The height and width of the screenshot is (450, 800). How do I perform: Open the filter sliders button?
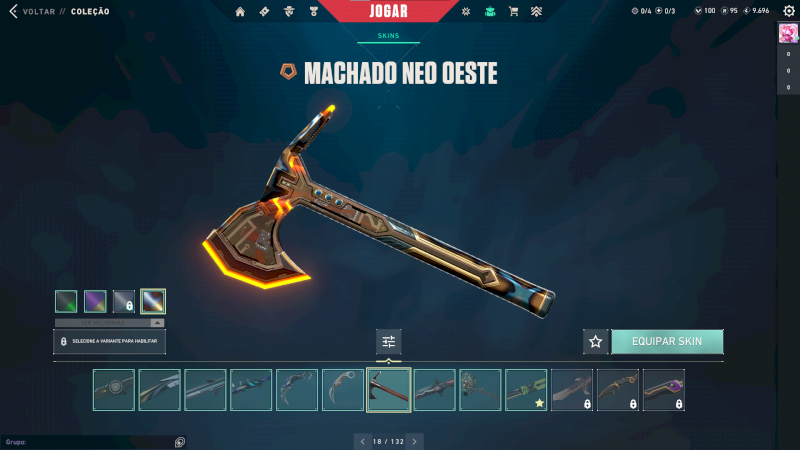pyautogui.click(x=389, y=342)
